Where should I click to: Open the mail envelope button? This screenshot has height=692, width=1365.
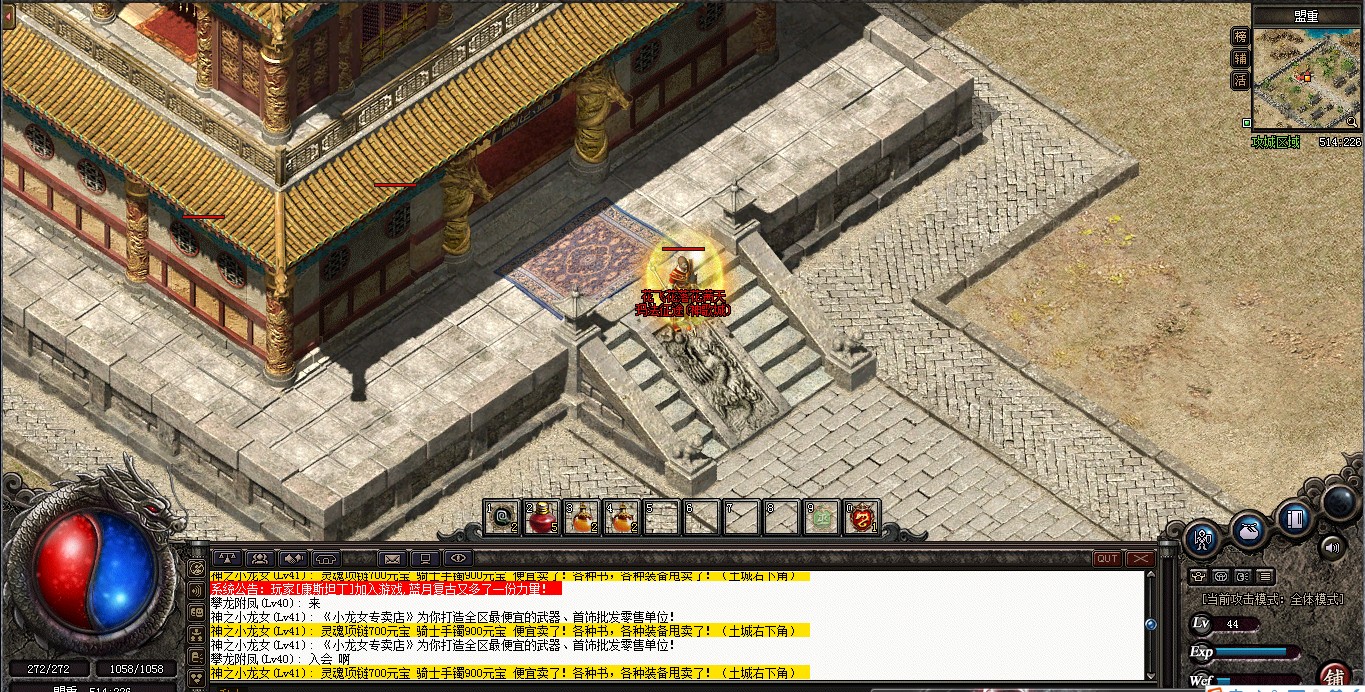(392, 558)
